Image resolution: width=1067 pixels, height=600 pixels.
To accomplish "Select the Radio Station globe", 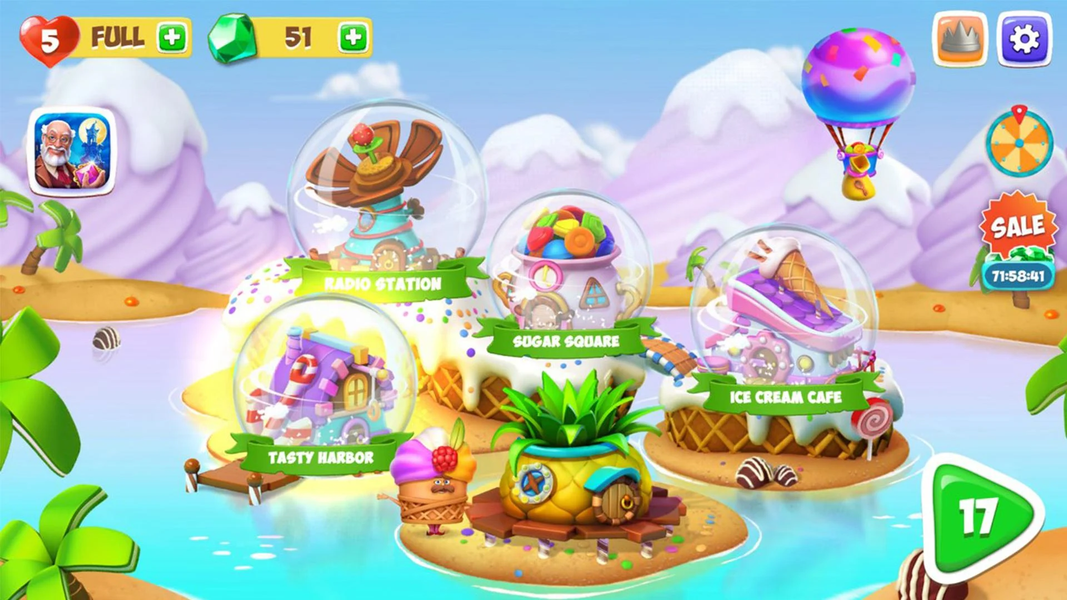I will [x=385, y=200].
